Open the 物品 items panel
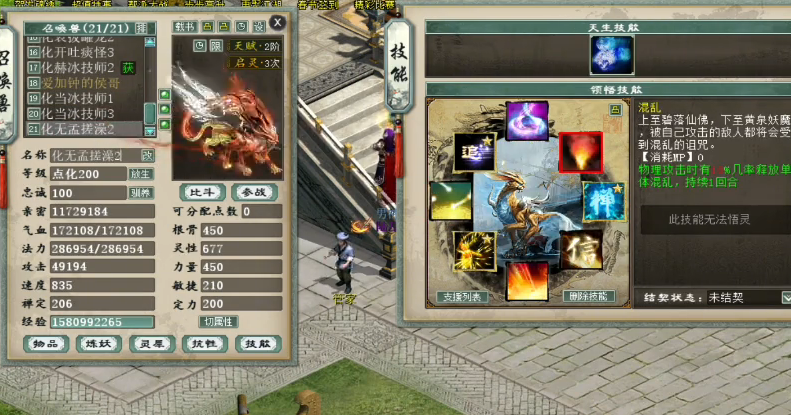This screenshot has width=791, height=415. (45, 344)
